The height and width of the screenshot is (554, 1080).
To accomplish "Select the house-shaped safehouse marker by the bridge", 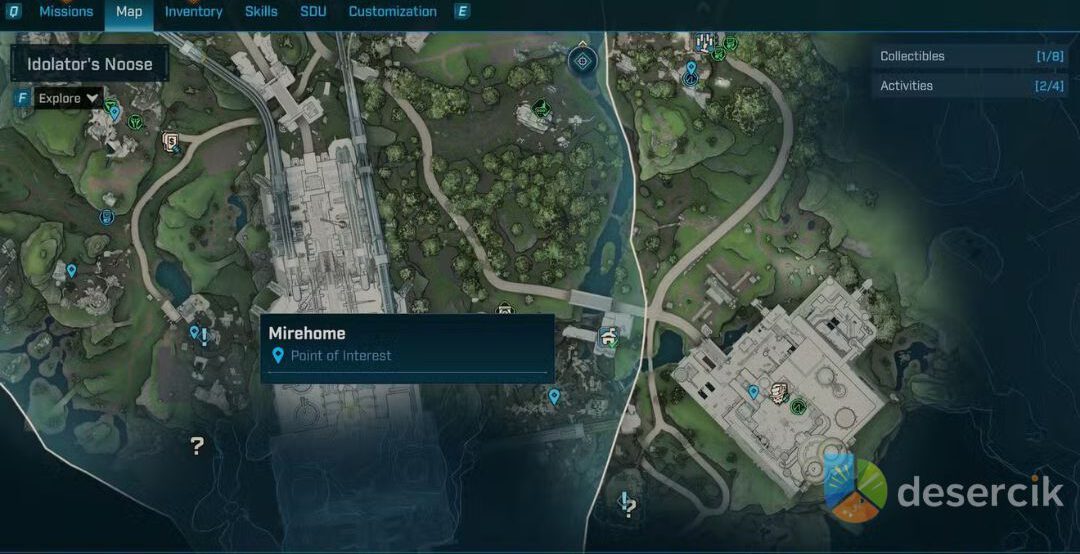I will click(x=608, y=336).
